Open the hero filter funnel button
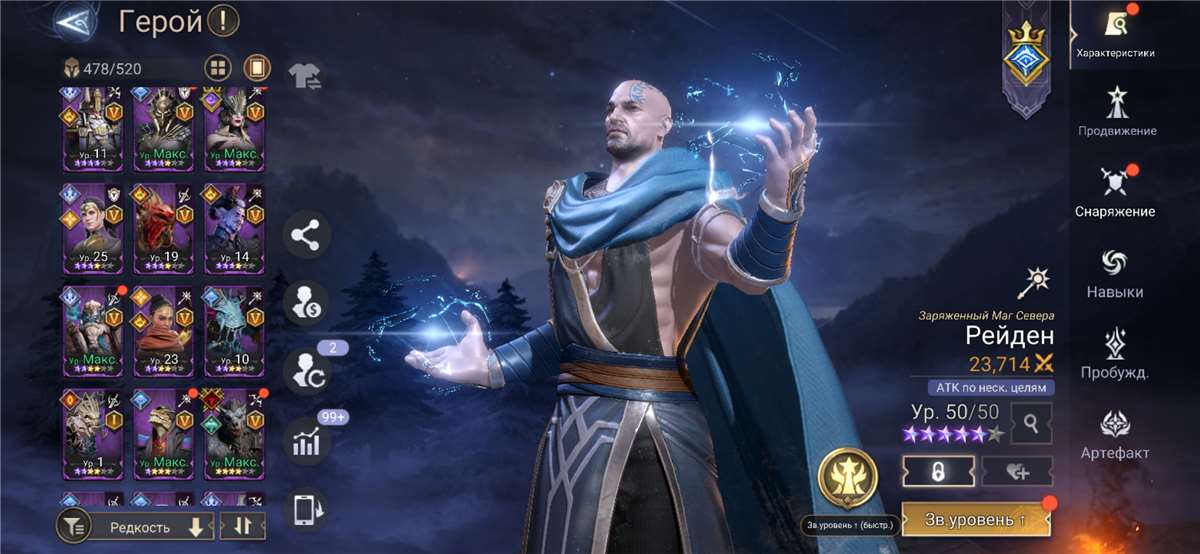 coord(73,526)
